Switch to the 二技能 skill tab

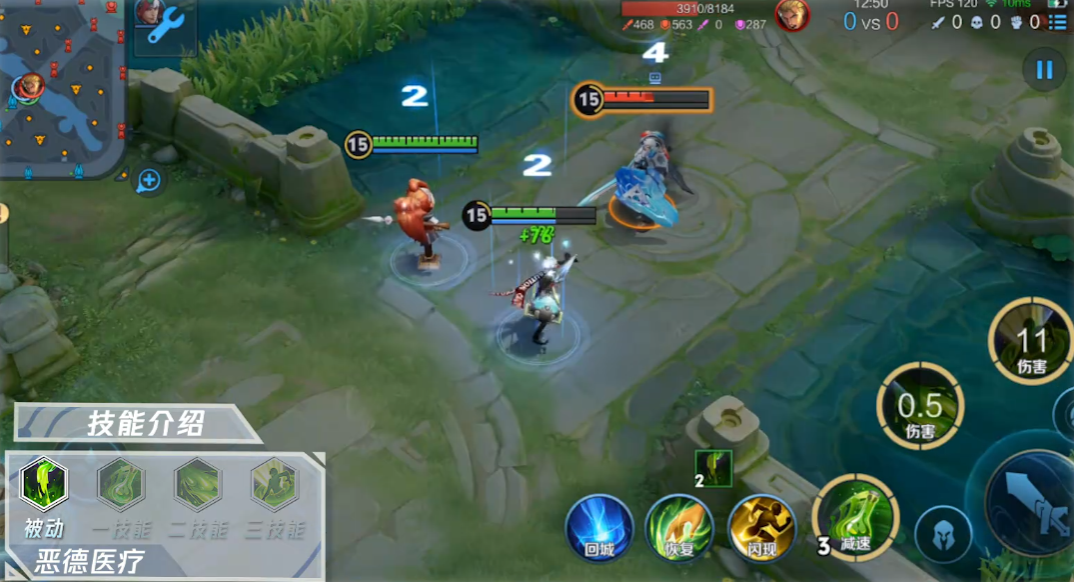[198, 485]
